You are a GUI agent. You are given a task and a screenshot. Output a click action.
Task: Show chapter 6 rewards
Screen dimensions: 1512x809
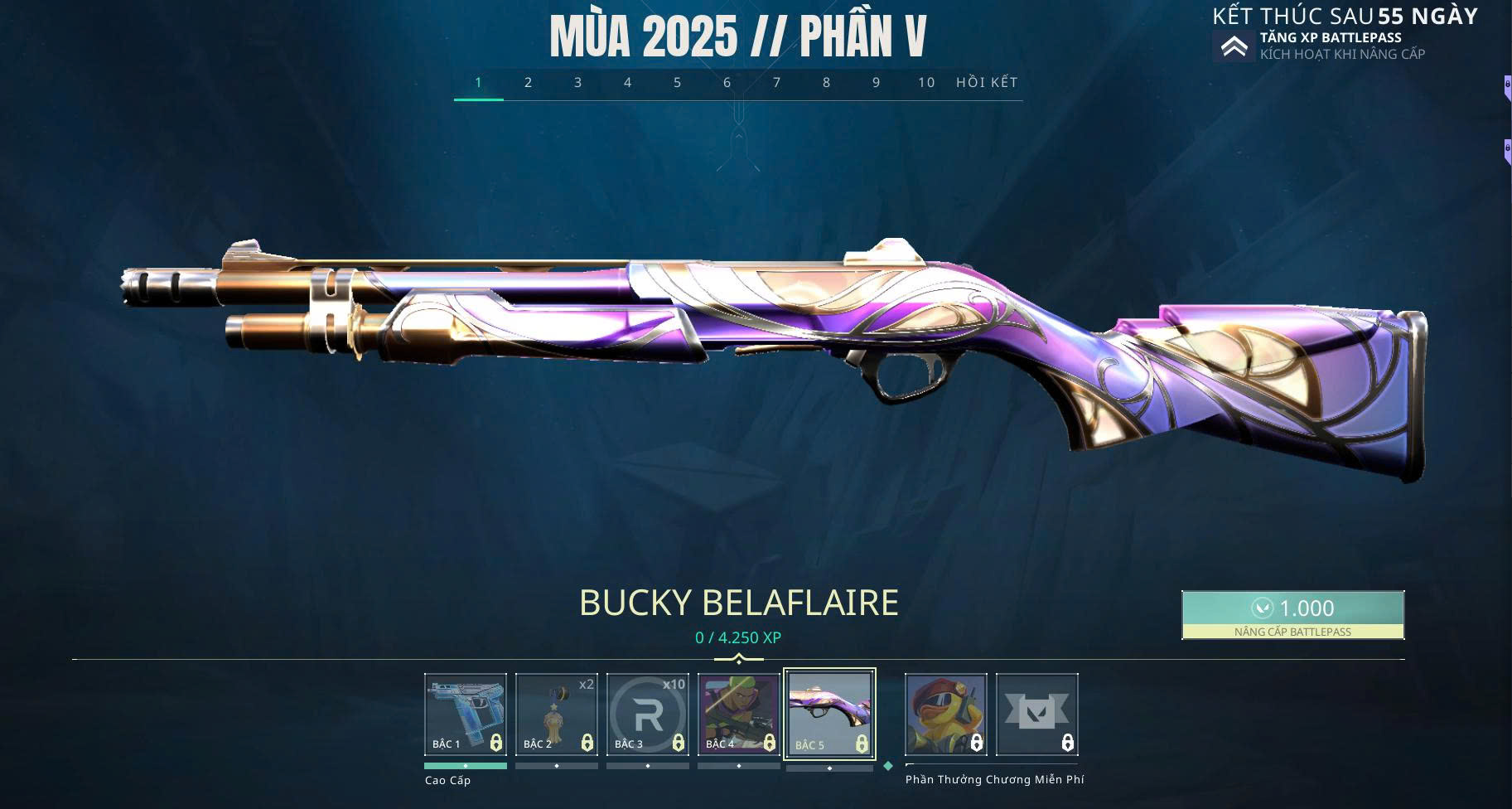point(727,83)
